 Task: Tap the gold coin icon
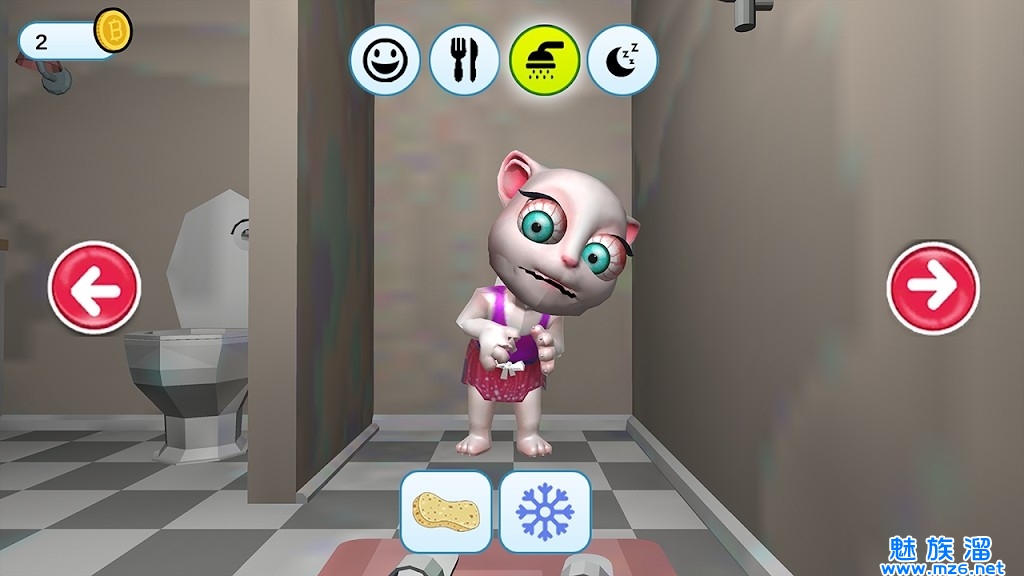coord(113,32)
